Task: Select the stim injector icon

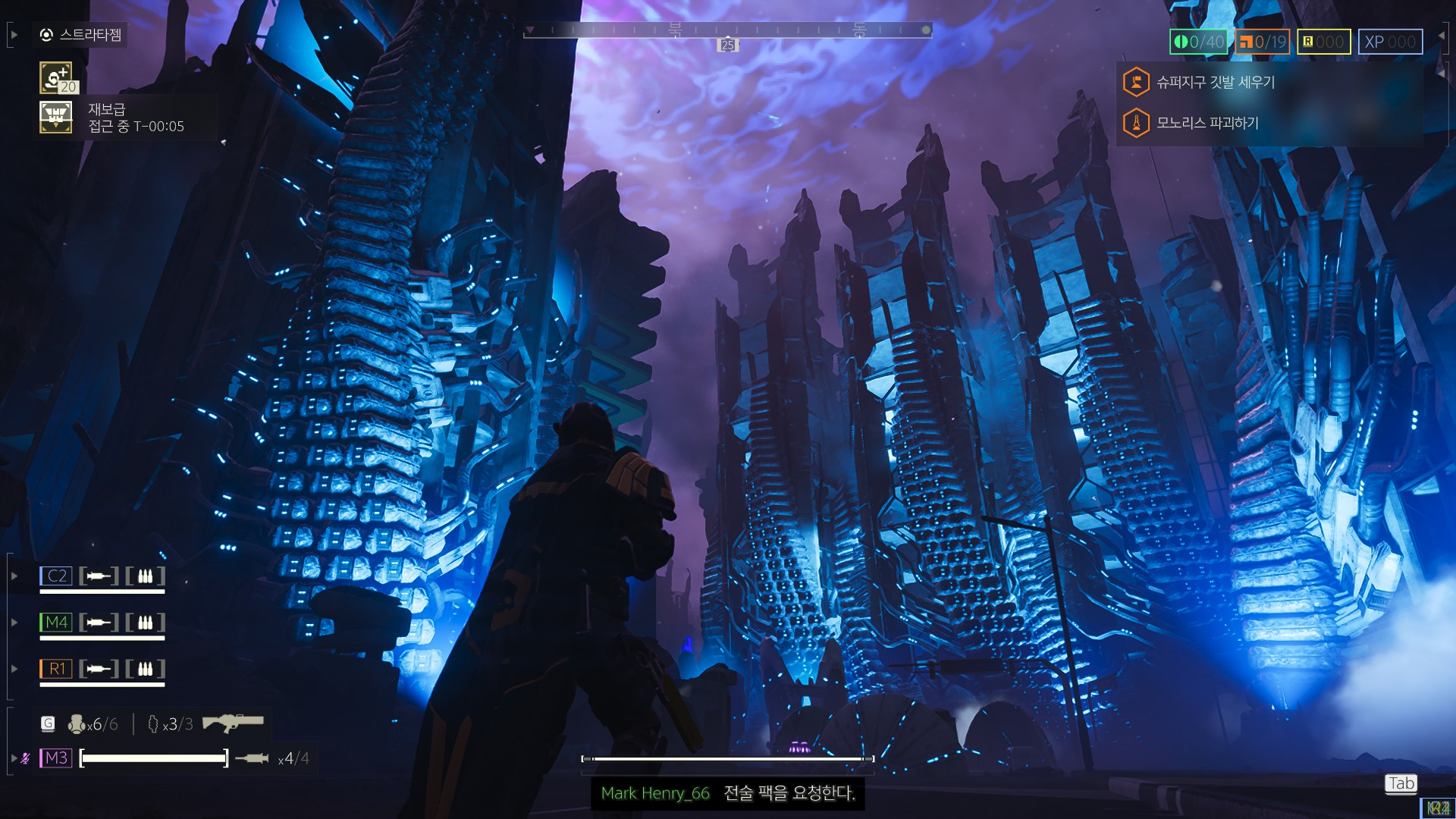Action: (x=152, y=724)
